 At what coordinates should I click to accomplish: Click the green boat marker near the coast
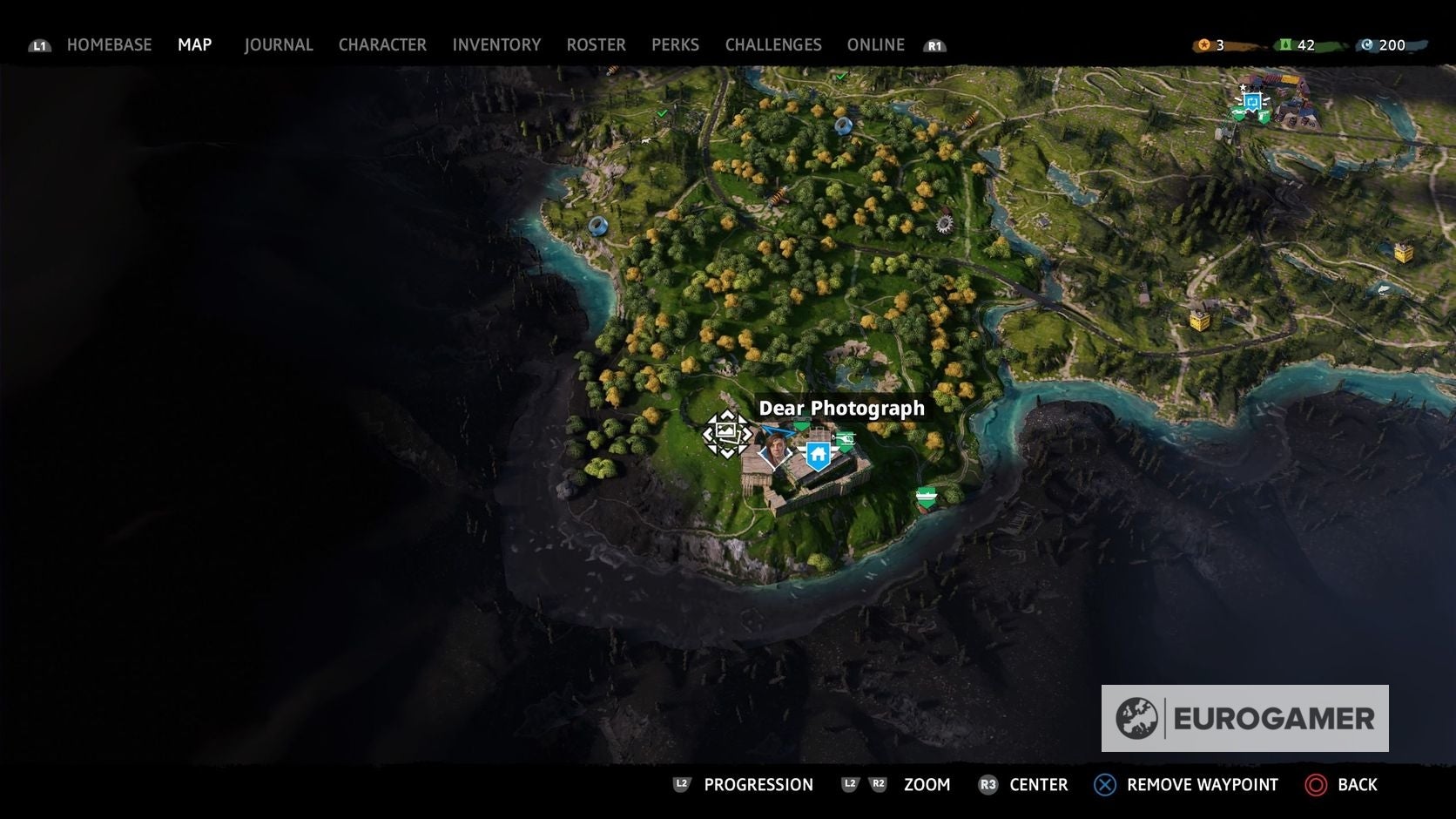click(x=927, y=497)
